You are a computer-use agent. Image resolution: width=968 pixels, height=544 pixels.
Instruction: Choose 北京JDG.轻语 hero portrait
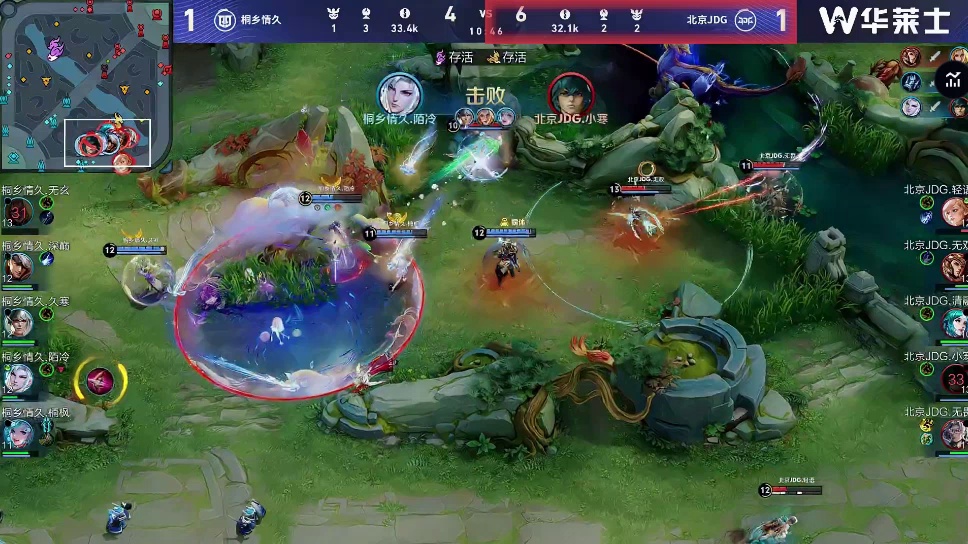pos(953,211)
